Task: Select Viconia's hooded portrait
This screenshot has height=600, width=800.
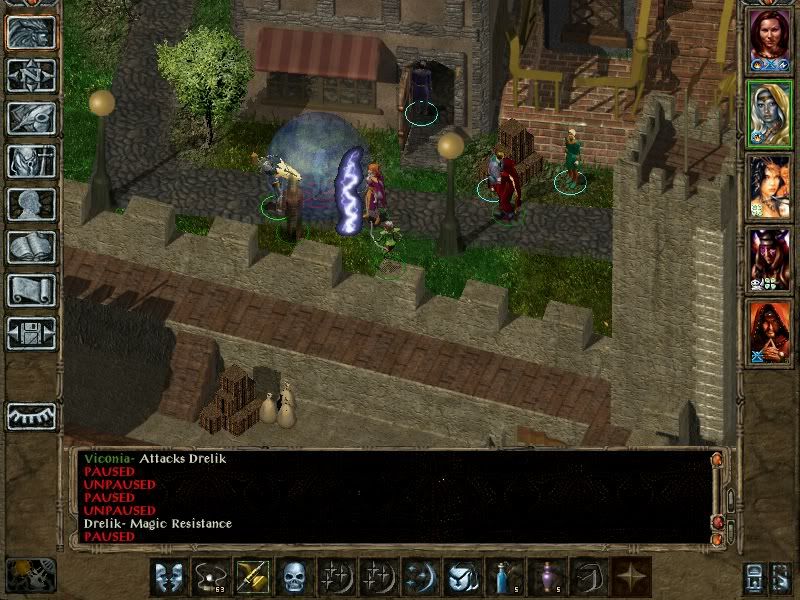Action: coord(768,112)
